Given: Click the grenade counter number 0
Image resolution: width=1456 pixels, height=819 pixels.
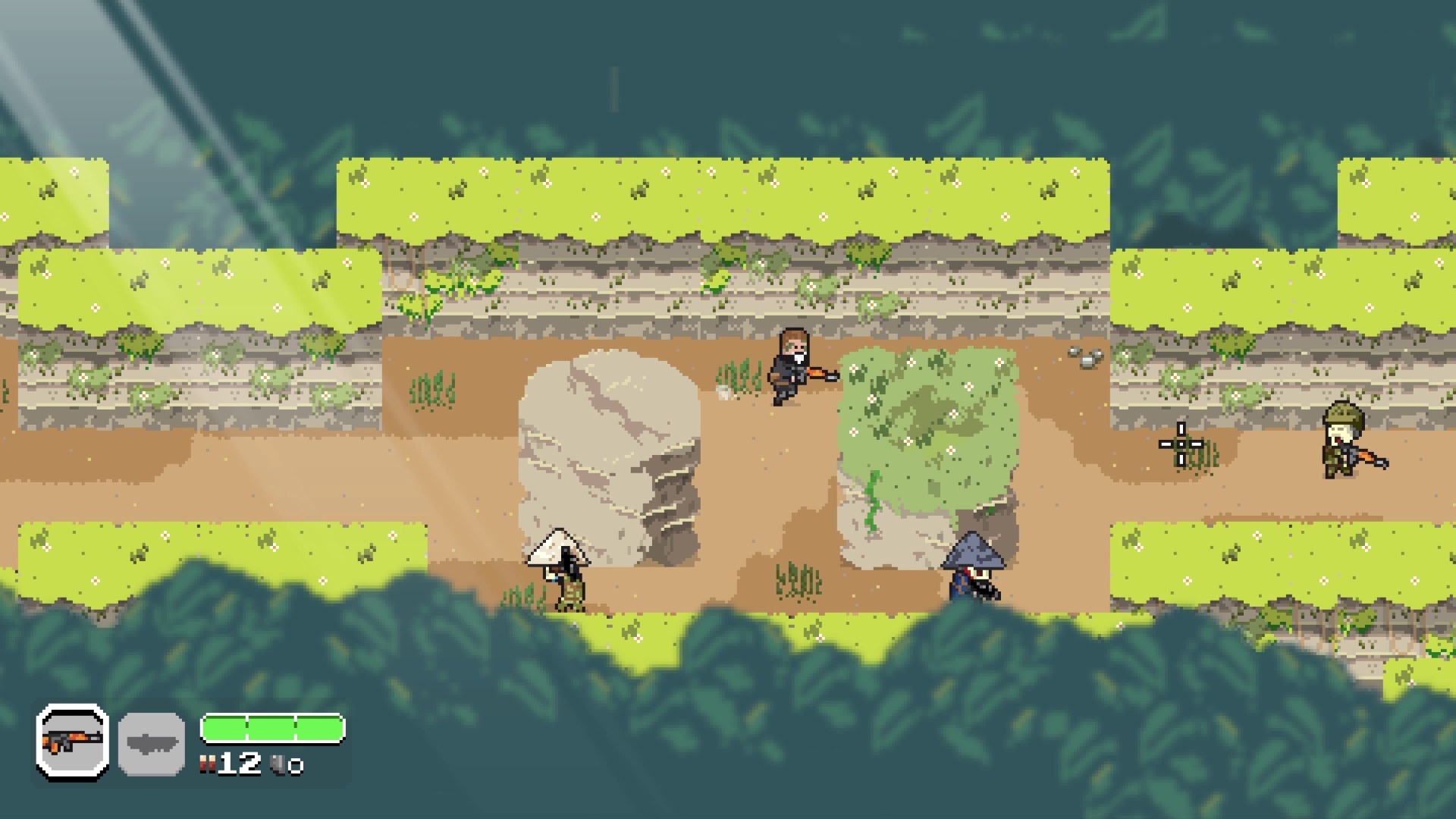Looking at the screenshot, I should click(x=297, y=767).
